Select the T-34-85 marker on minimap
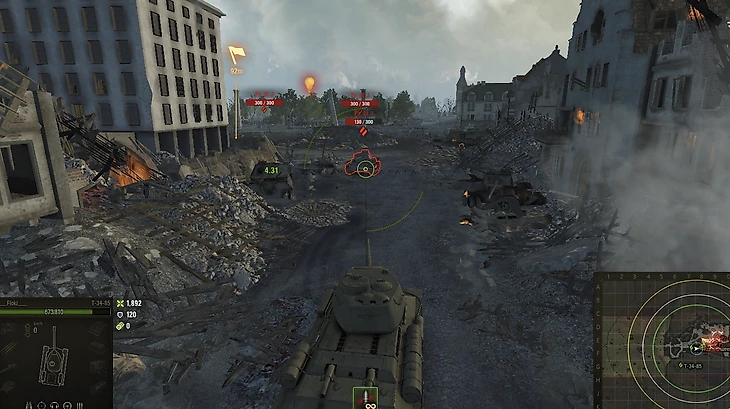 coord(694,348)
